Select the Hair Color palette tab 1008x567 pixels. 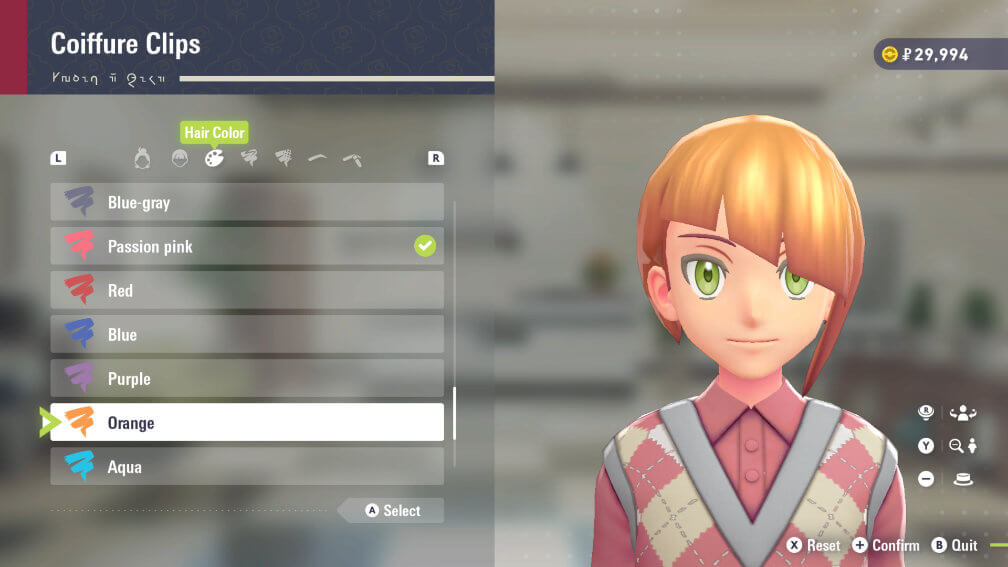pyautogui.click(x=214, y=158)
